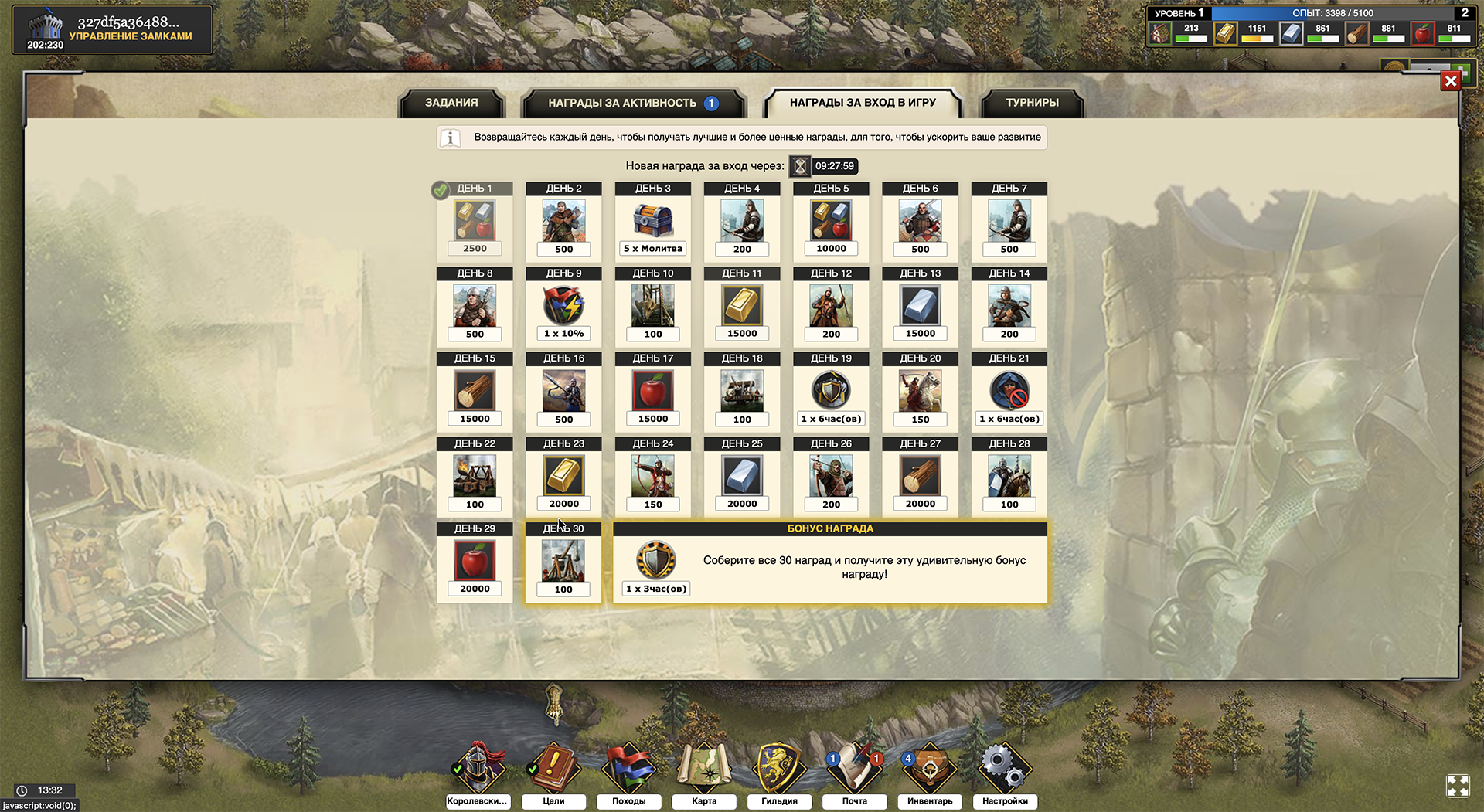Toggle fullscreen with bottom-right arrows icon

point(1459,786)
